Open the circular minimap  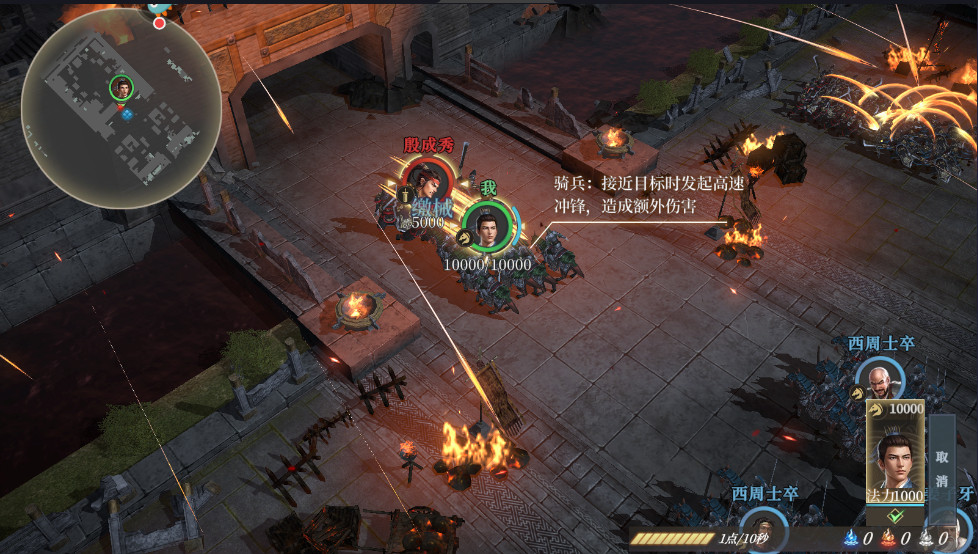pyautogui.click(x=121, y=107)
